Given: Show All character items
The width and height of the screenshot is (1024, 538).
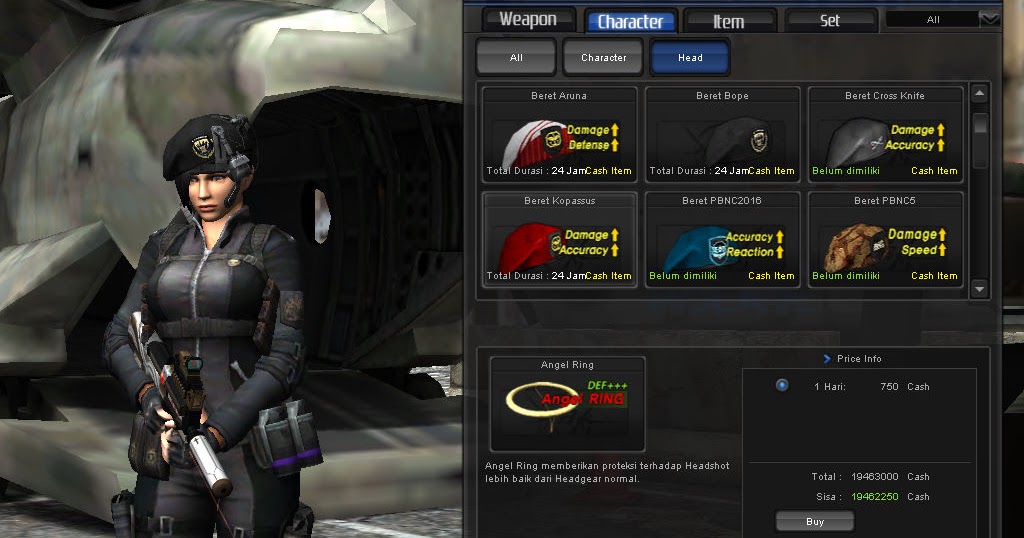Looking at the screenshot, I should [516, 58].
